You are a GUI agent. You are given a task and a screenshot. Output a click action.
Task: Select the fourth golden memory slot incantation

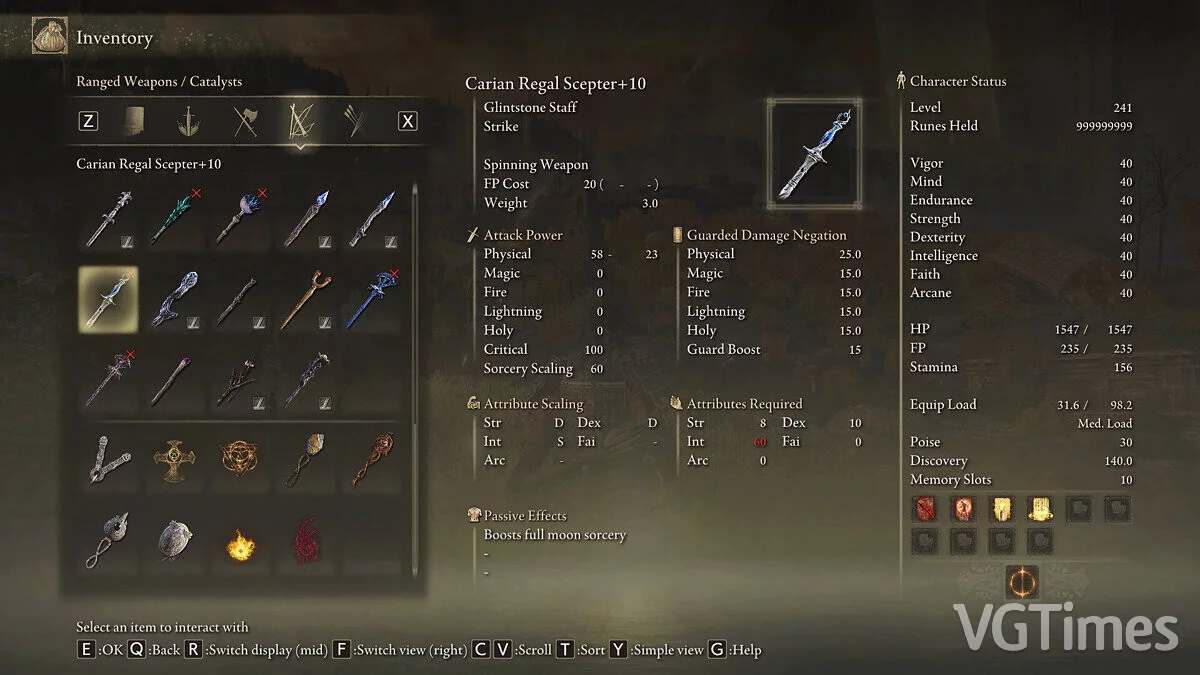tap(1040, 509)
